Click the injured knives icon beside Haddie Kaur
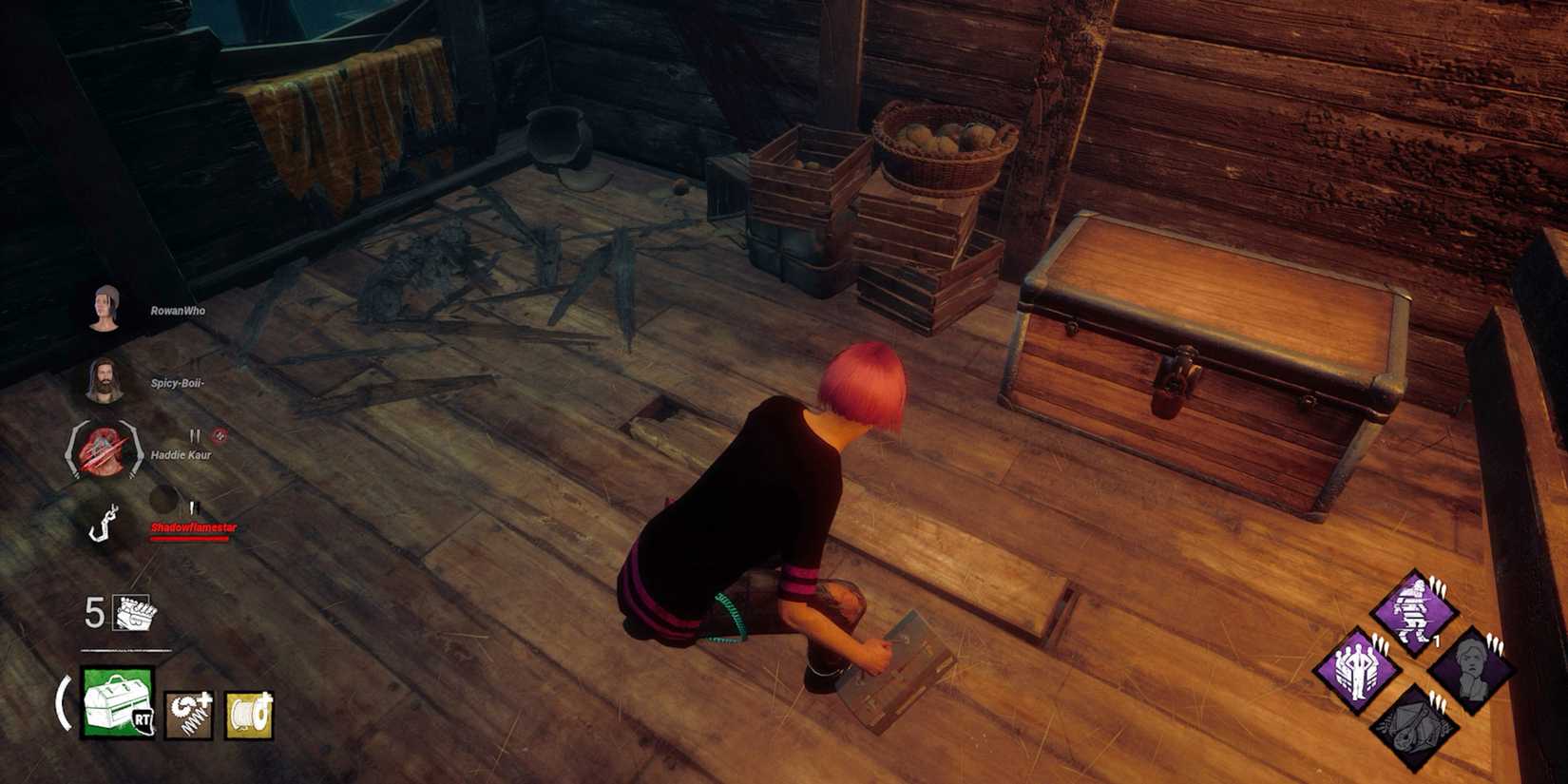The height and width of the screenshot is (784, 1568). pyautogui.click(x=195, y=433)
